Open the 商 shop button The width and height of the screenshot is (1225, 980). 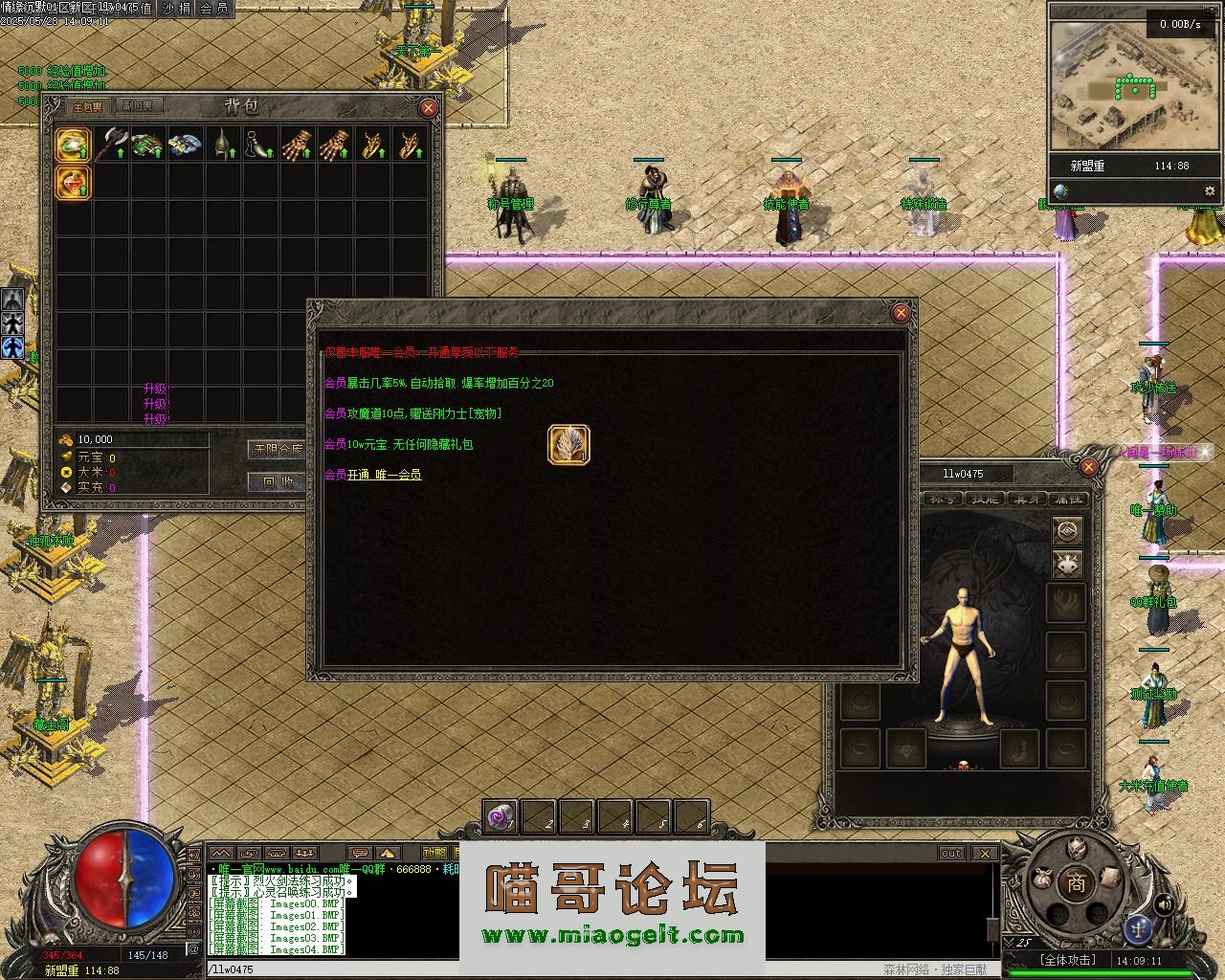click(1077, 884)
